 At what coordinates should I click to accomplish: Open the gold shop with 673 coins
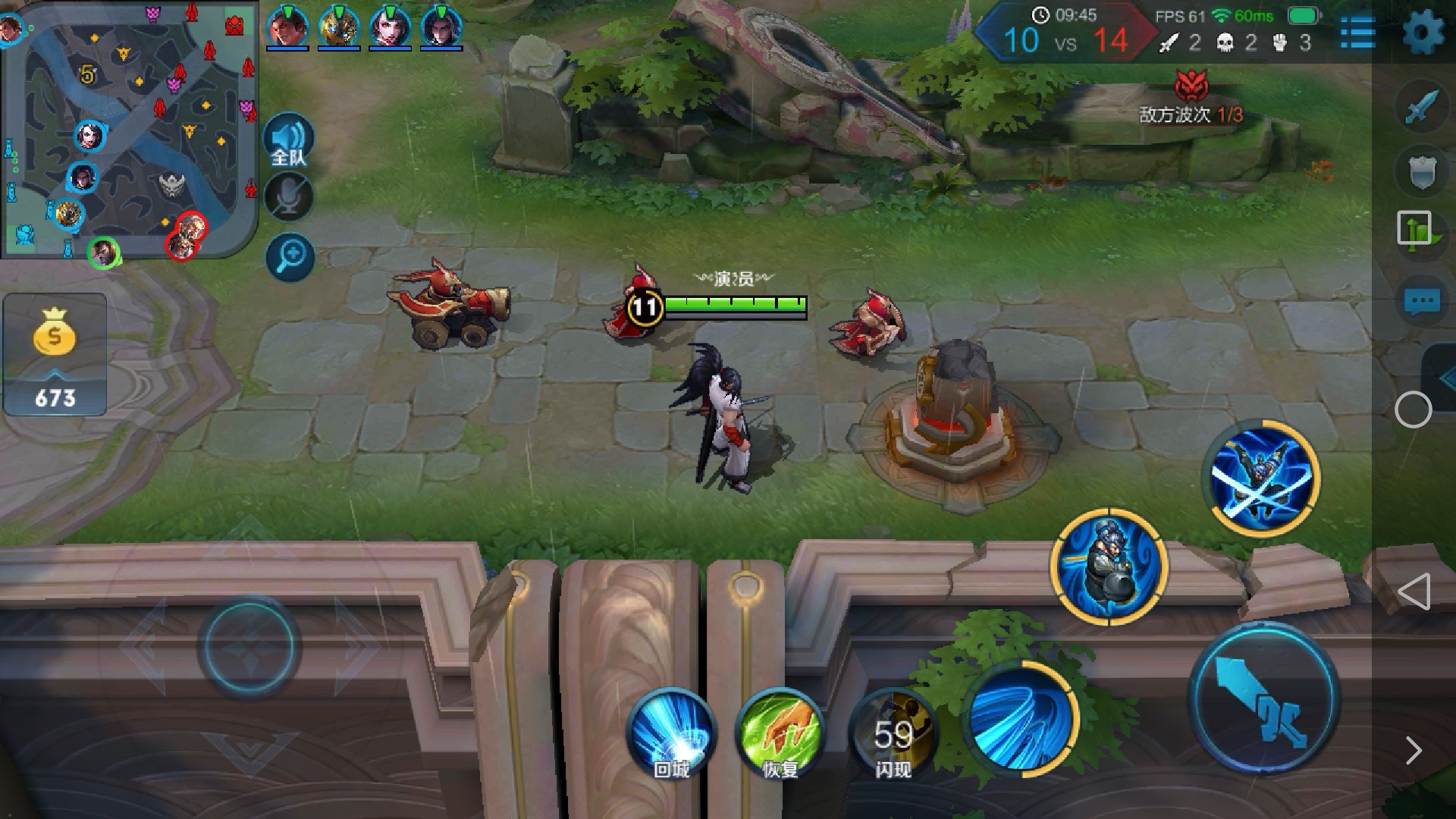tap(55, 355)
